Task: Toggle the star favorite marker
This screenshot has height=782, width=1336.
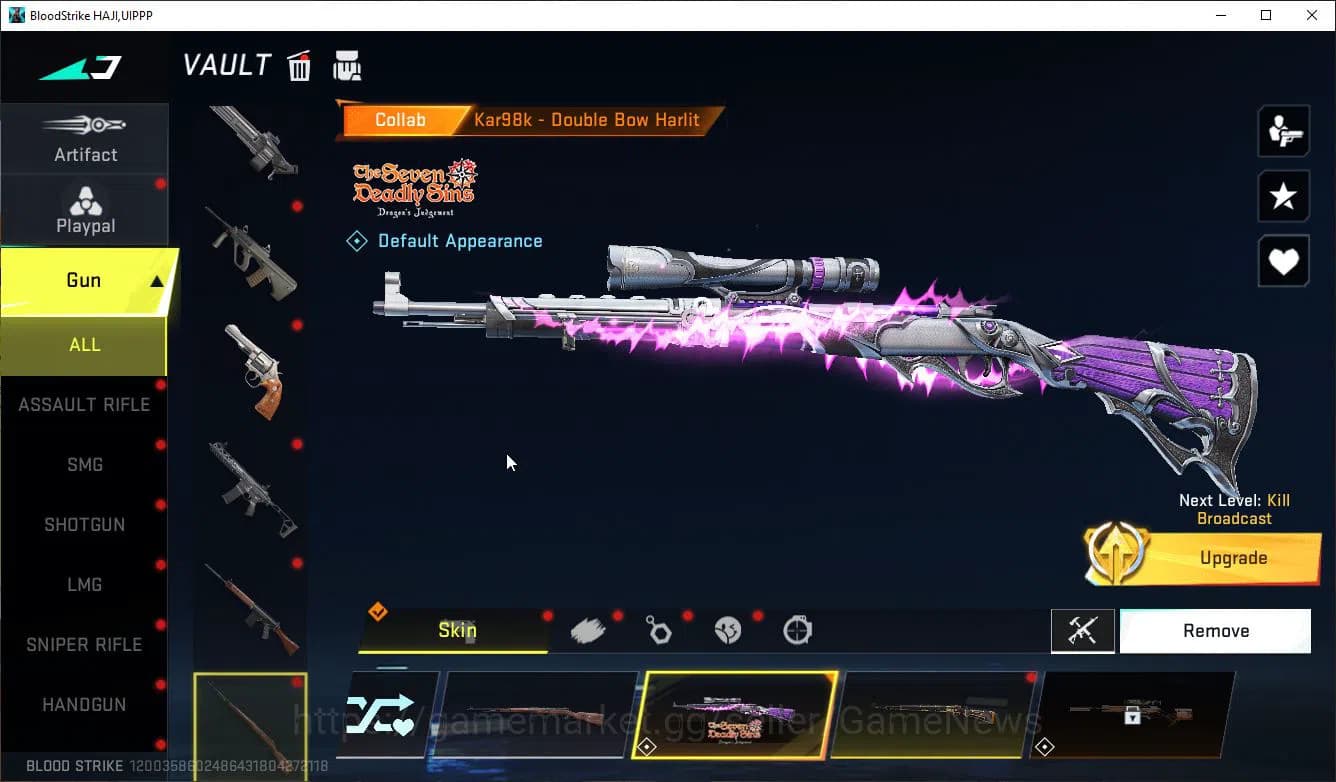Action: click(x=1283, y=196)
